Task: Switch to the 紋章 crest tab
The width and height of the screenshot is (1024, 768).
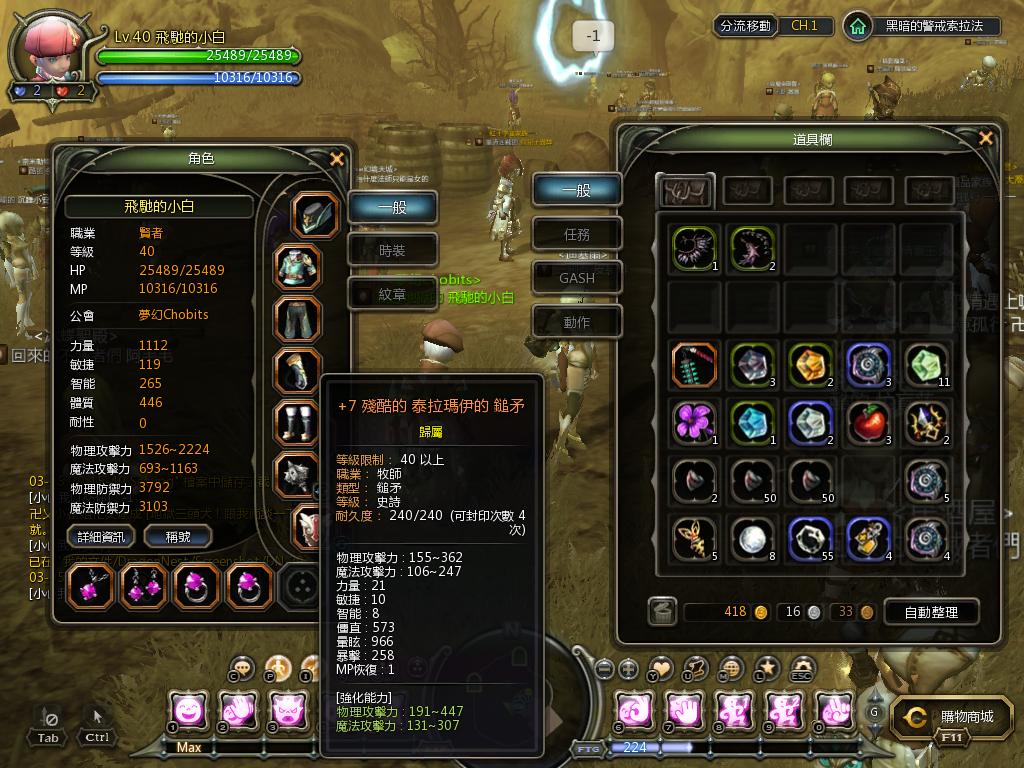Action: pyautogui.click(x=392, y=294)
